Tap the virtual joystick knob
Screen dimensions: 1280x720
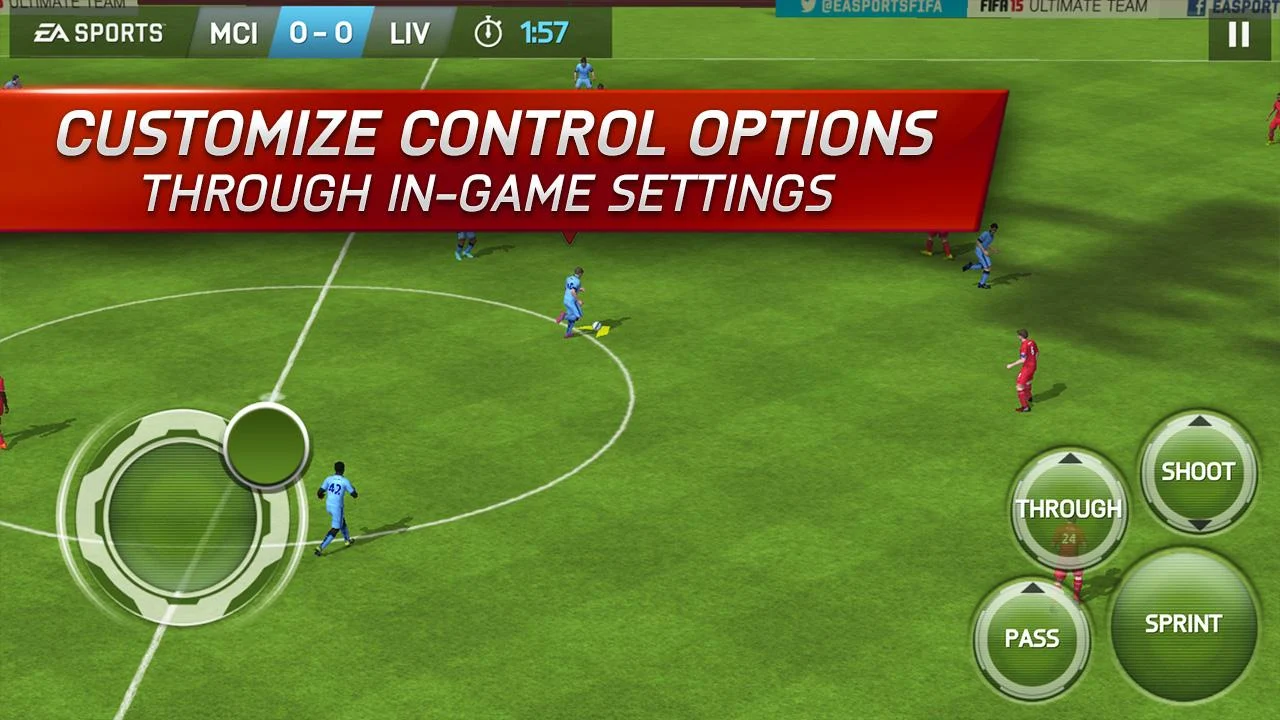point(266,448)
